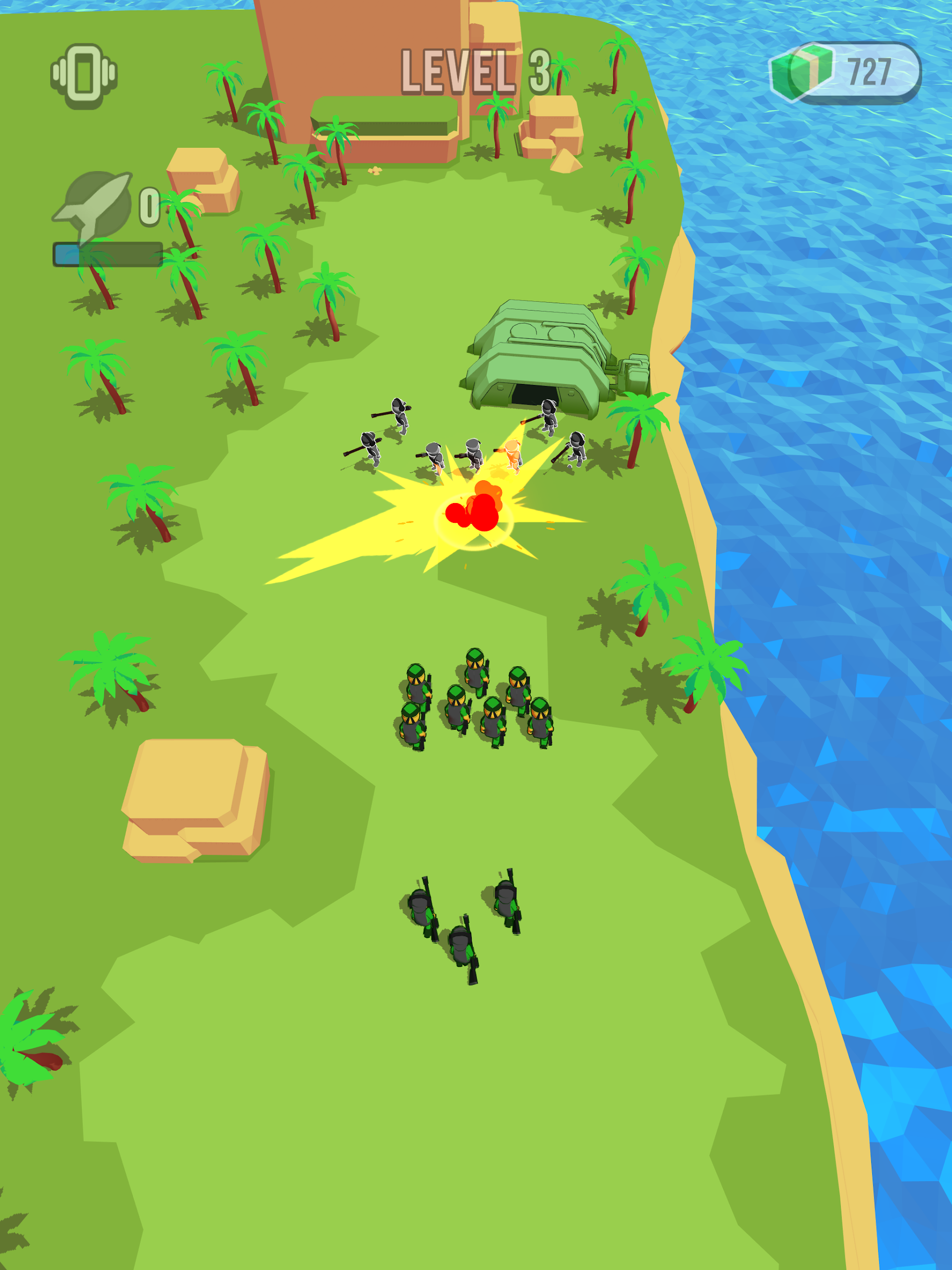Toggle the phone vibration icon
This screenshot has height=1270, width=952.
coord(84,75)
